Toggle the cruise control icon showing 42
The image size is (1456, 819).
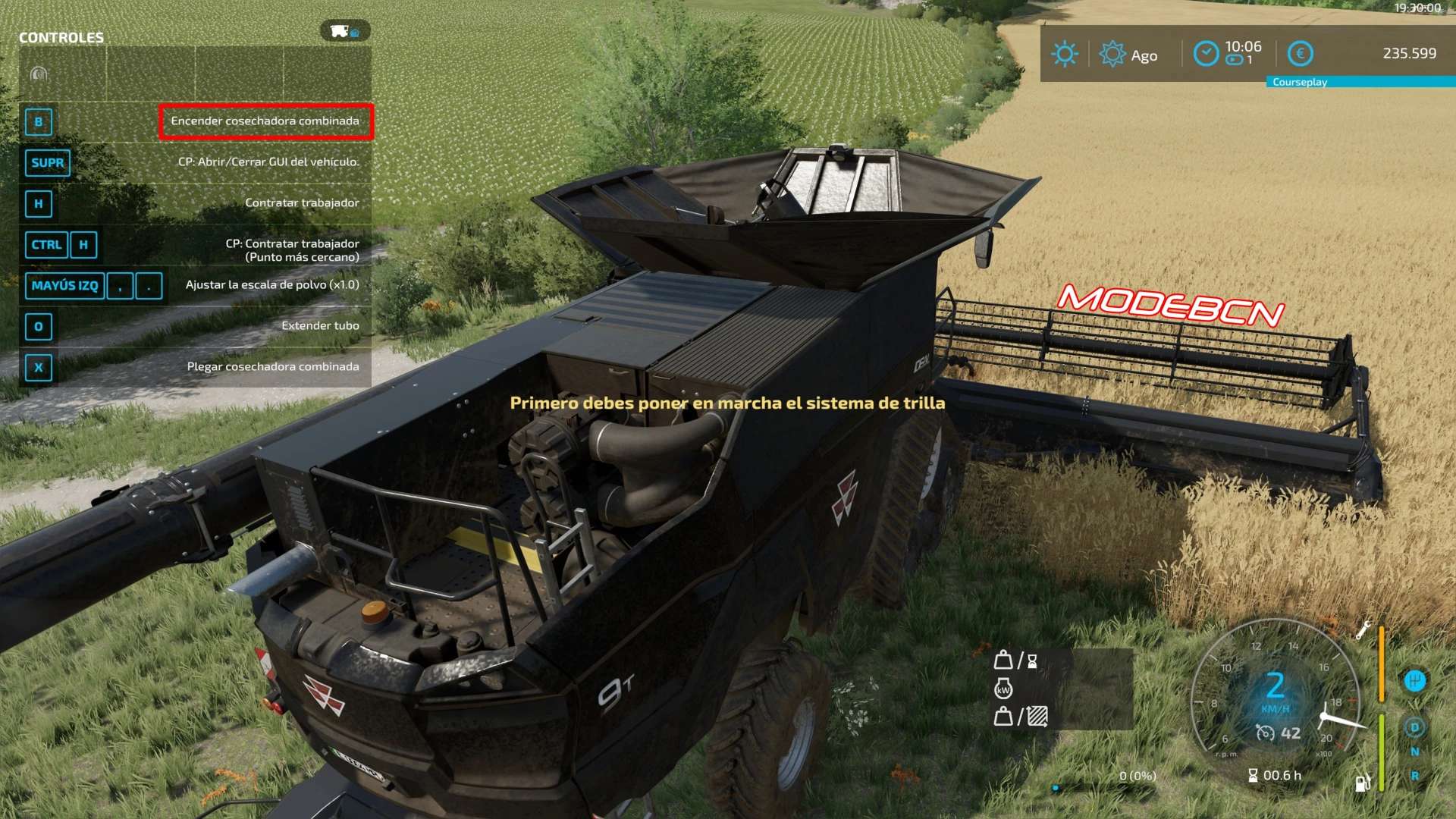[1265, 733]
